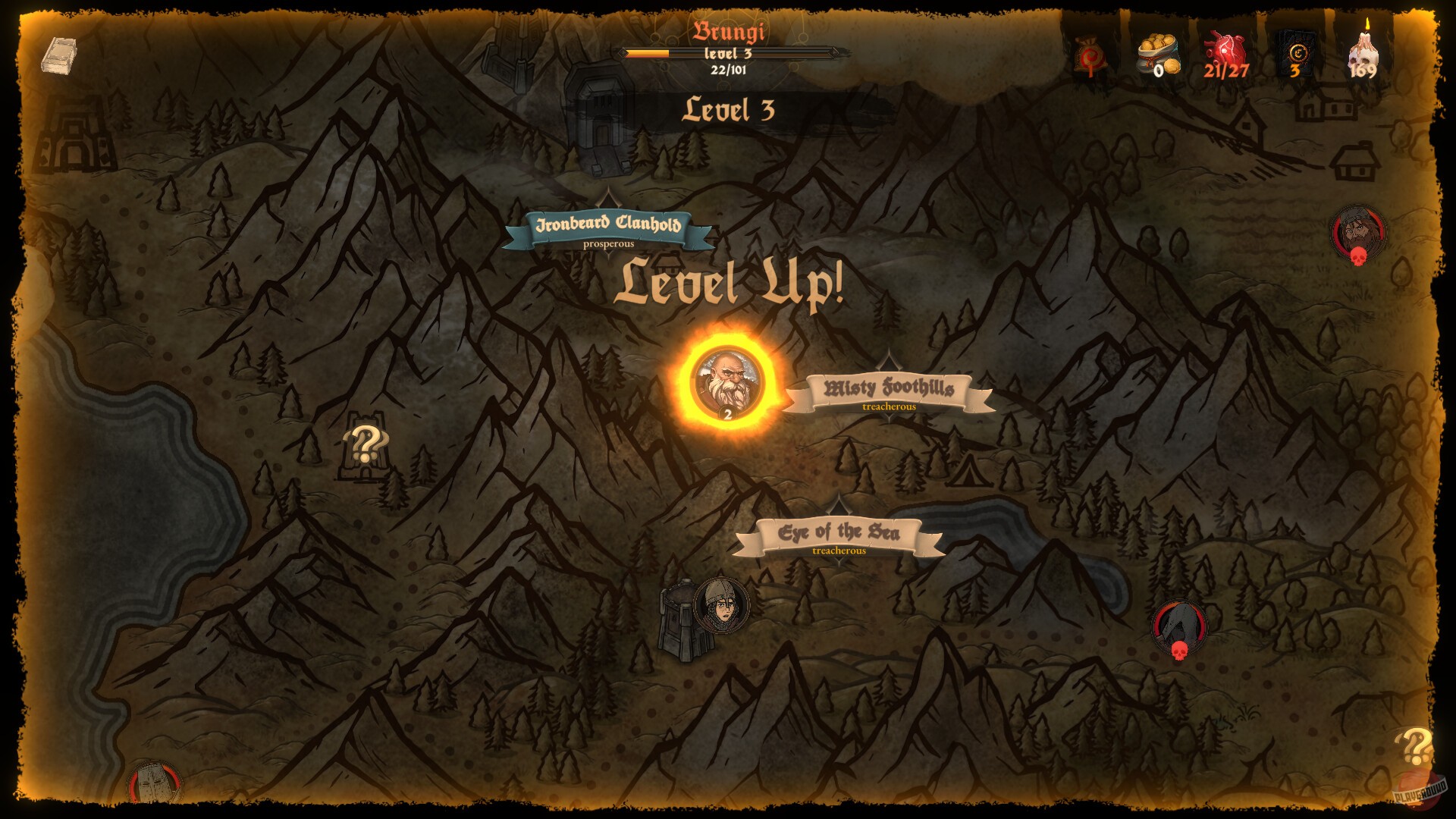Click the experience progress bar under Brungi
Viewport: 1456px width, 819px height.
pyautogui.click(x=730, y=52)
